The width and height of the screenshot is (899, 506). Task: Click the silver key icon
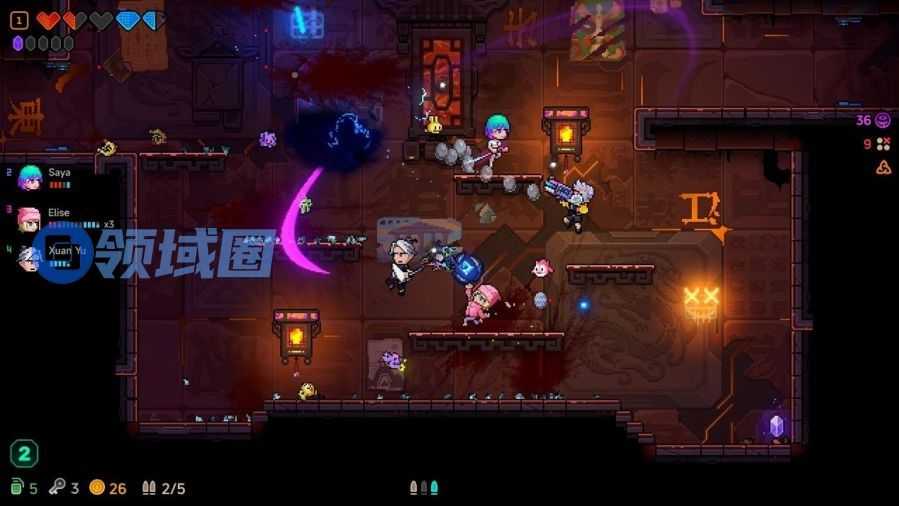(57, 488)
